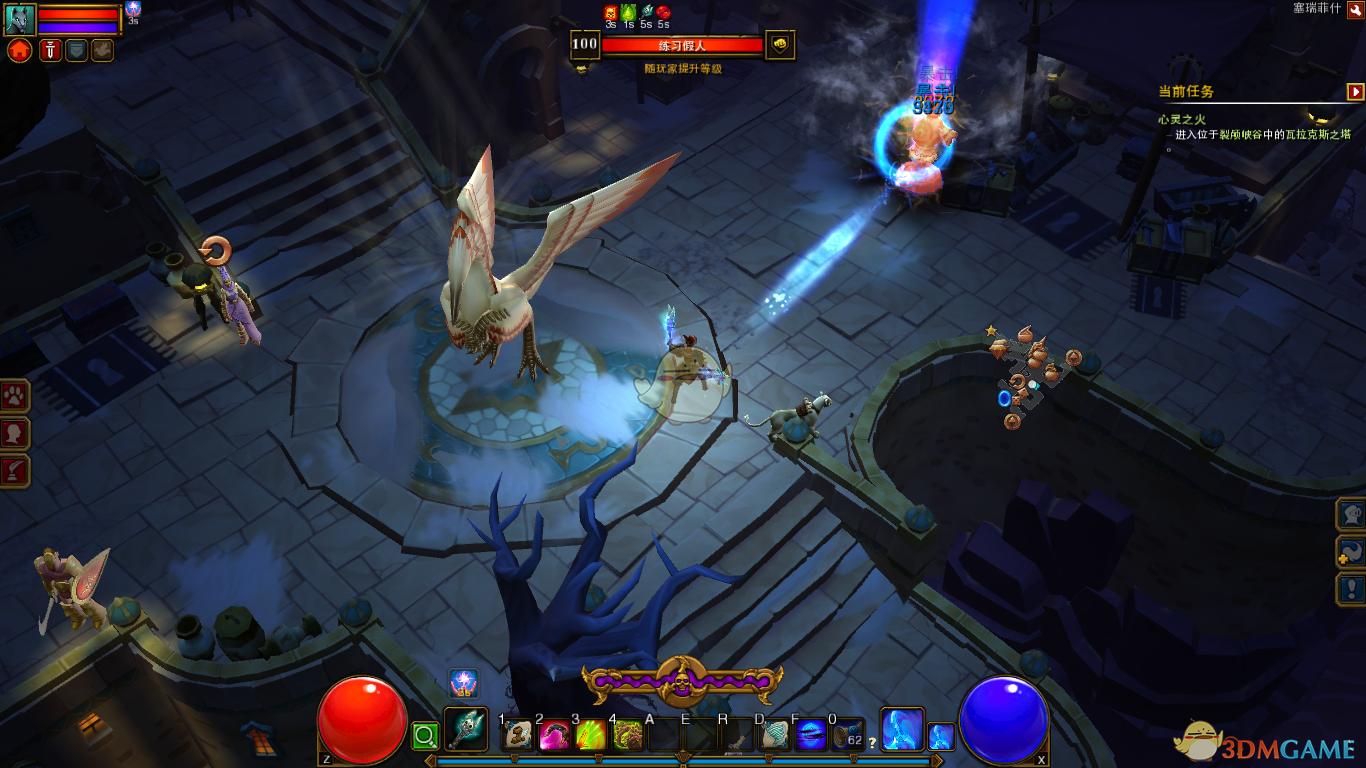Open the red quill panel button

[x=16, y=471]
